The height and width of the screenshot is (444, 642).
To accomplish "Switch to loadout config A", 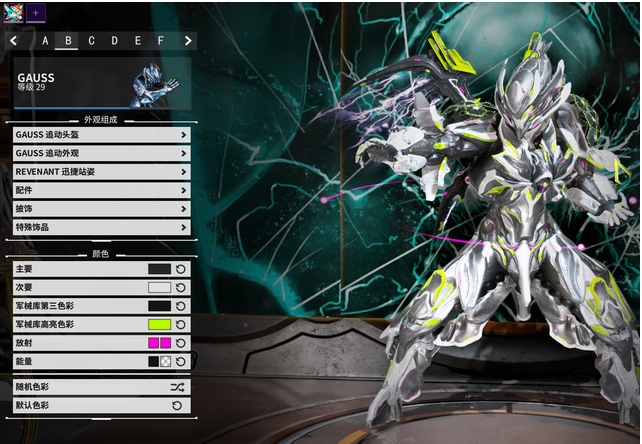I will coord(45,41).
